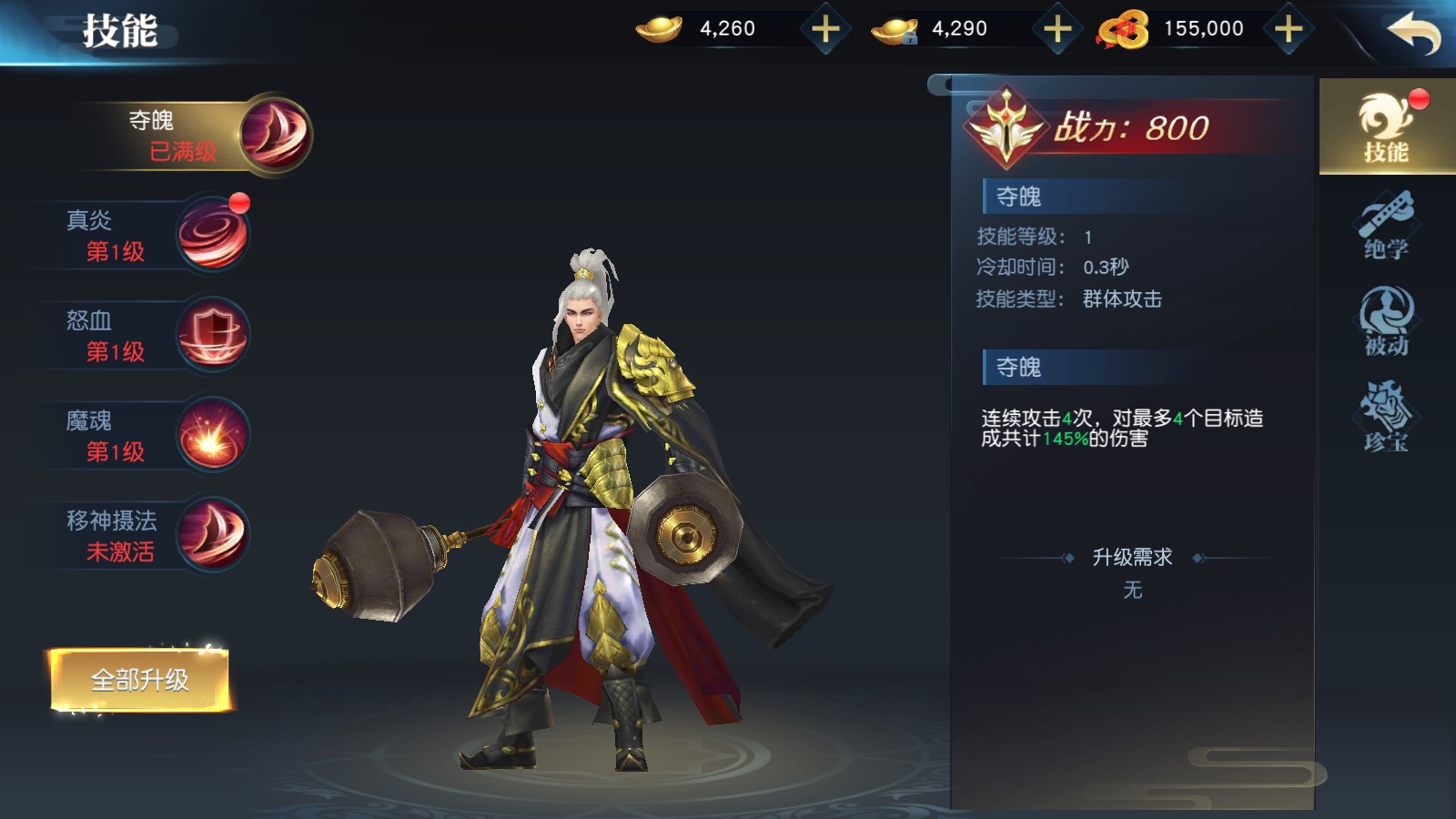The height and width of the screenshot is (819, 1456).
Task: Switch to the 被动 passive tab
Action: tap(1386, 321)
